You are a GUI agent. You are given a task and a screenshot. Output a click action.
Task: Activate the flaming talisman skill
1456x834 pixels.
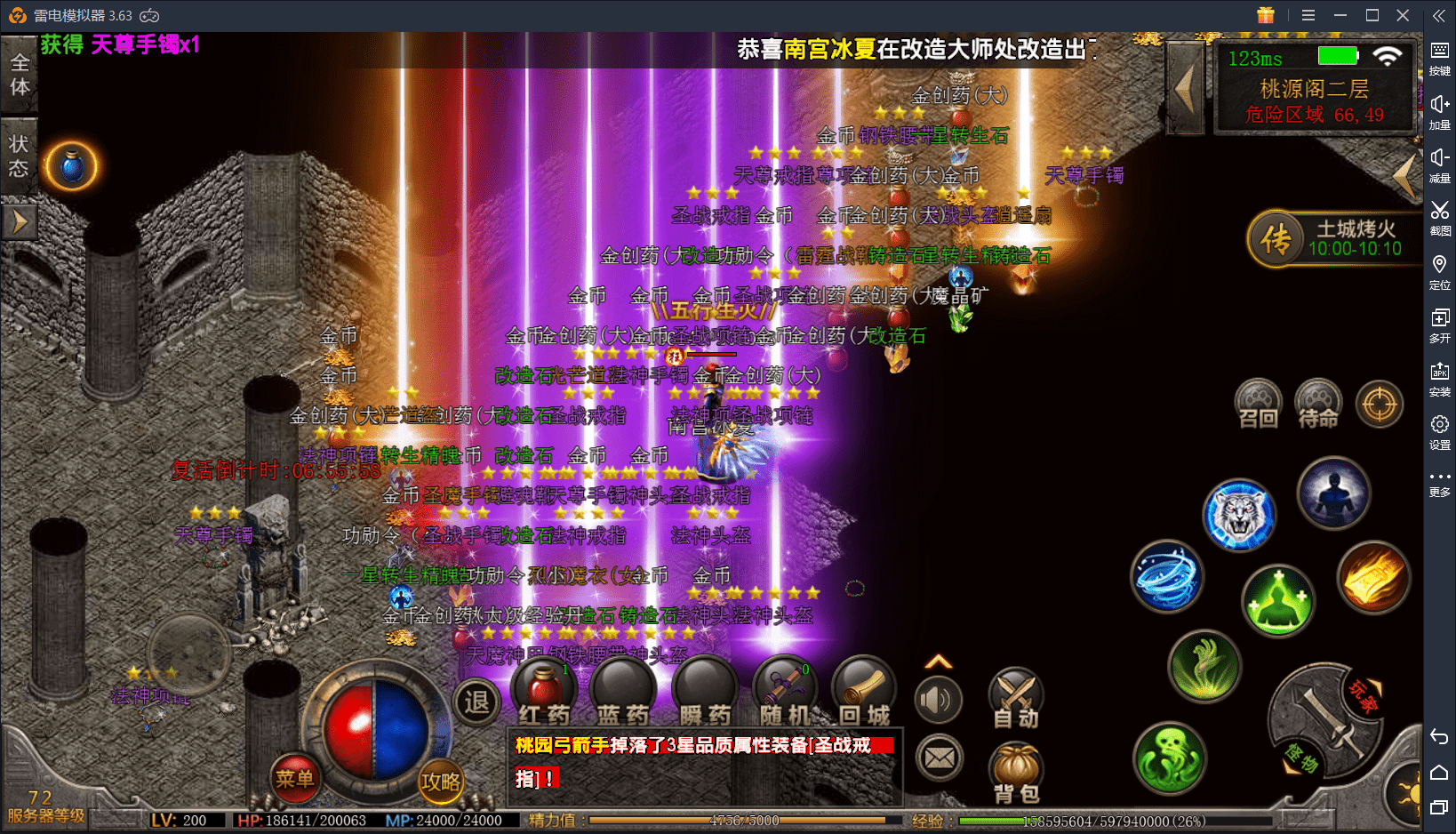[1373, 578]
